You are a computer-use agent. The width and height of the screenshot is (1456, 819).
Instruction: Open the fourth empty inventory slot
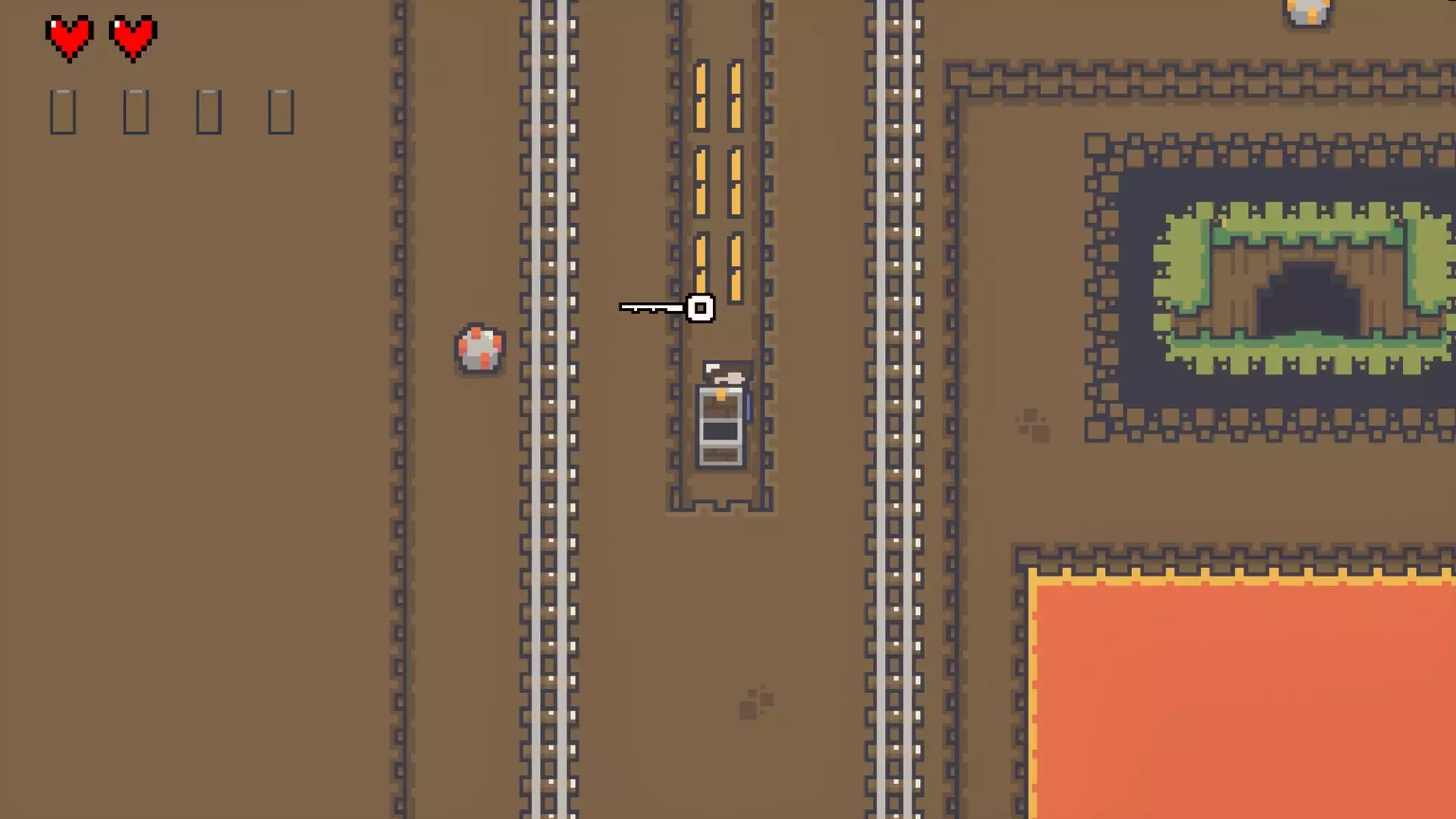(x=281, y=111)
